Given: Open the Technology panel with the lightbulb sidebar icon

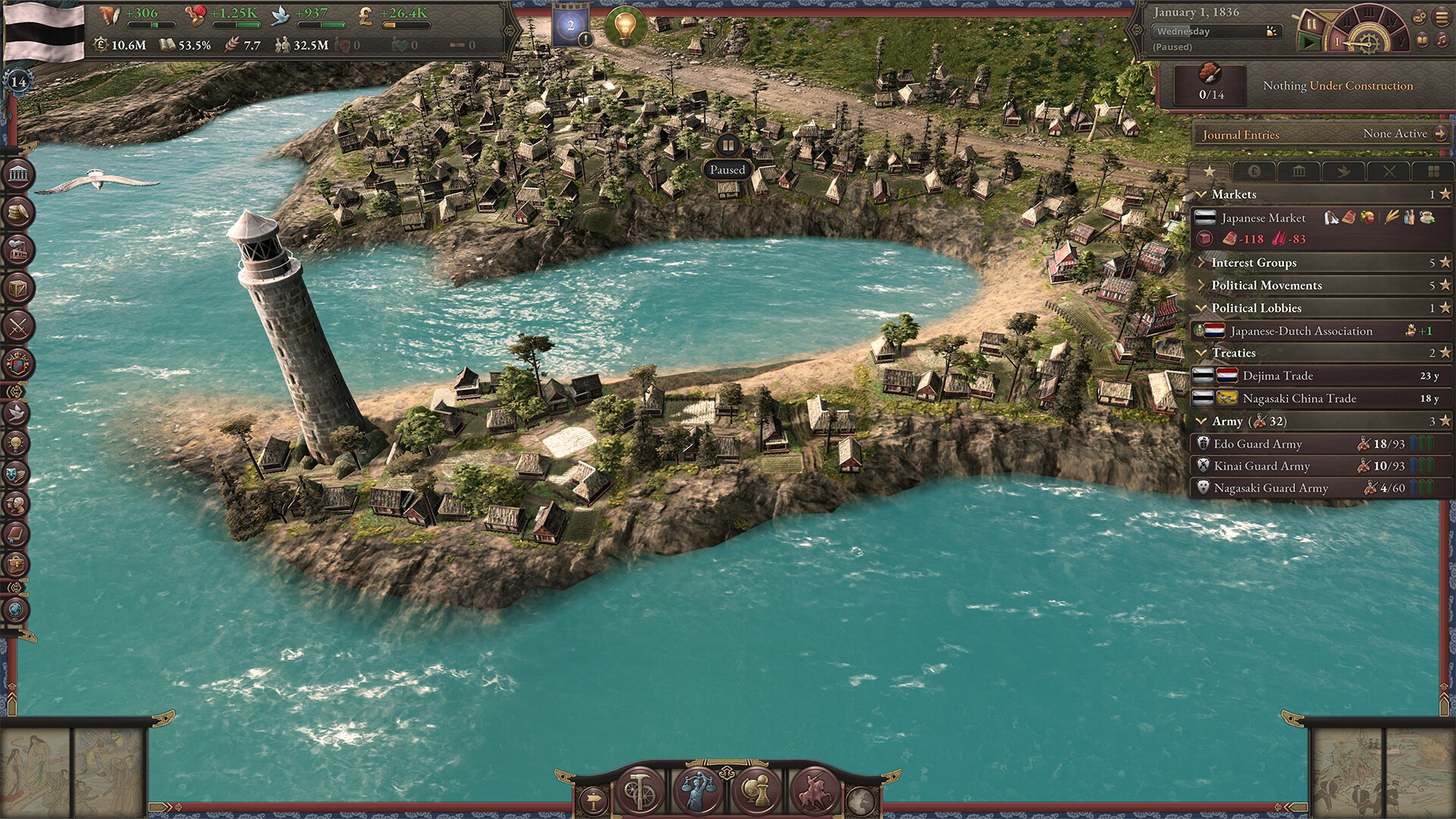Looking at the screenshot, I should point(17,443).
